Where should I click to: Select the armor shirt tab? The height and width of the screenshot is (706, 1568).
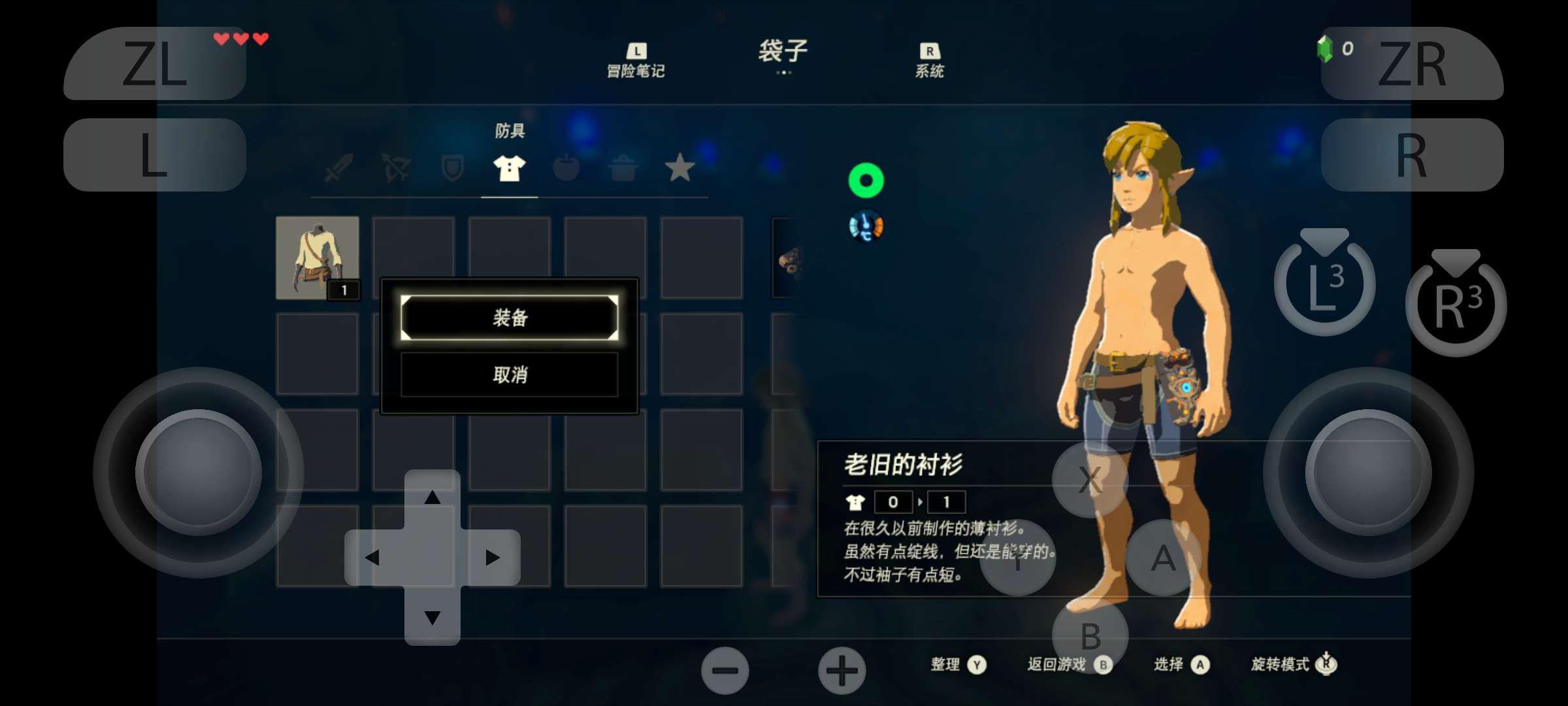(x=509, y=168)
